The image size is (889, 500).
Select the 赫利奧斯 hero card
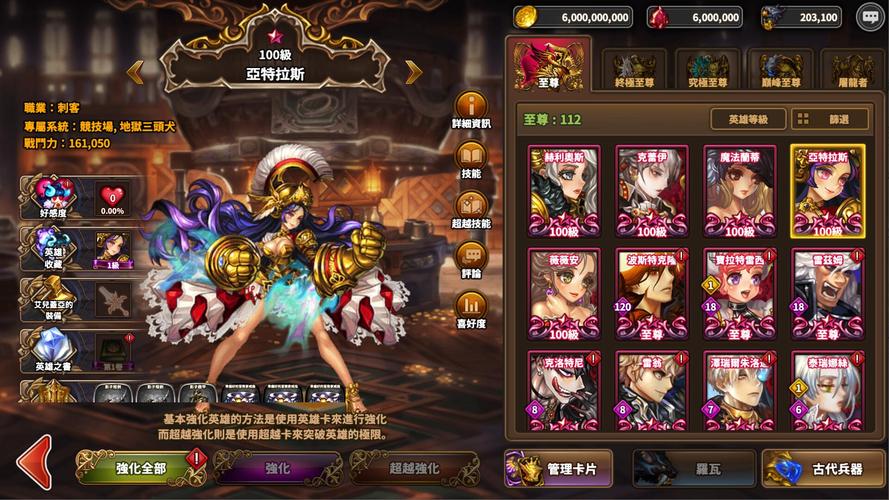[564, 191]
